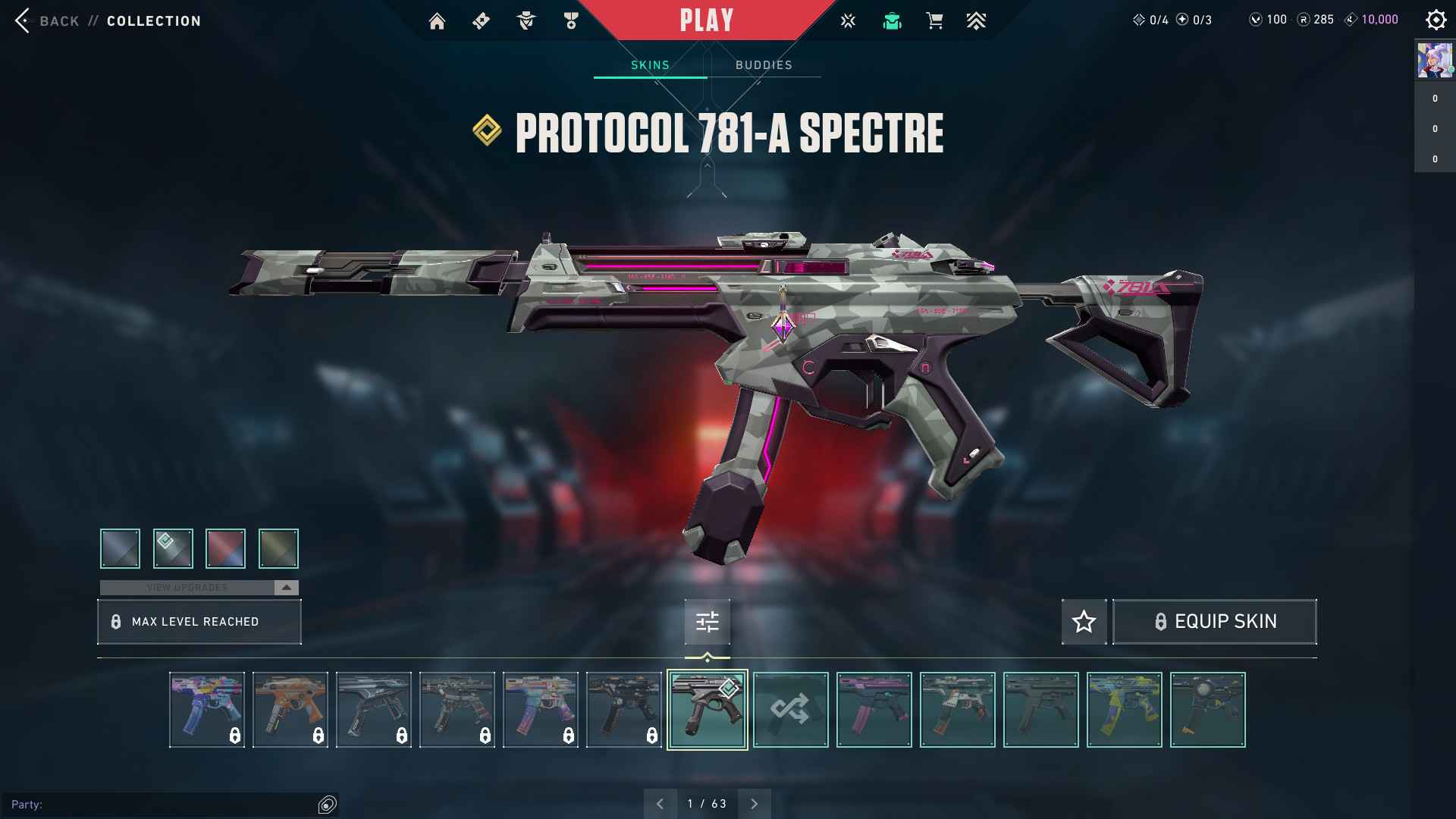Select the Skins tab
1456x819 pixels.
(650, 65)
